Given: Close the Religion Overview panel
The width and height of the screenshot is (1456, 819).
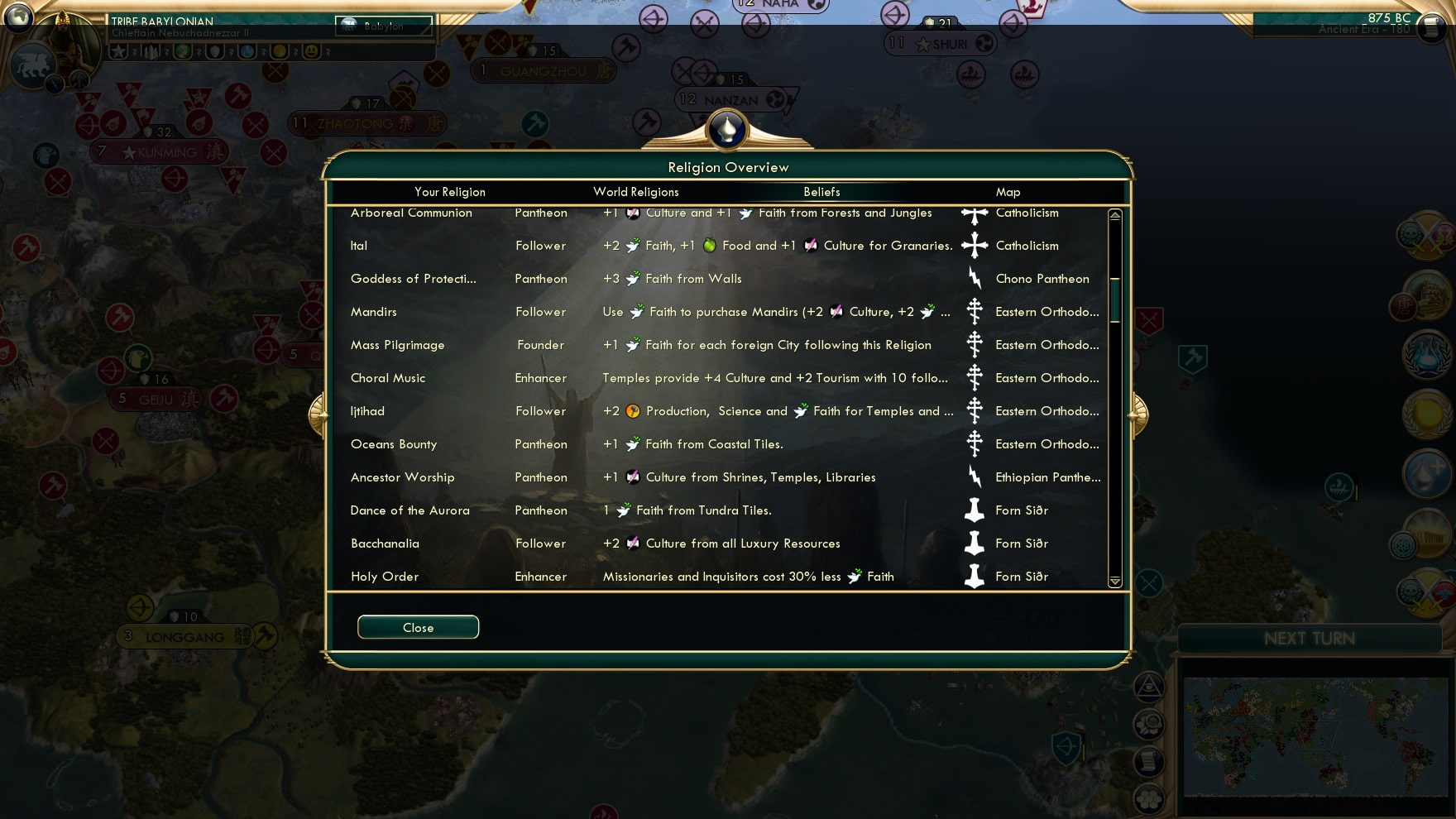Looking at the screenshot, I should (x=418, y=627).
